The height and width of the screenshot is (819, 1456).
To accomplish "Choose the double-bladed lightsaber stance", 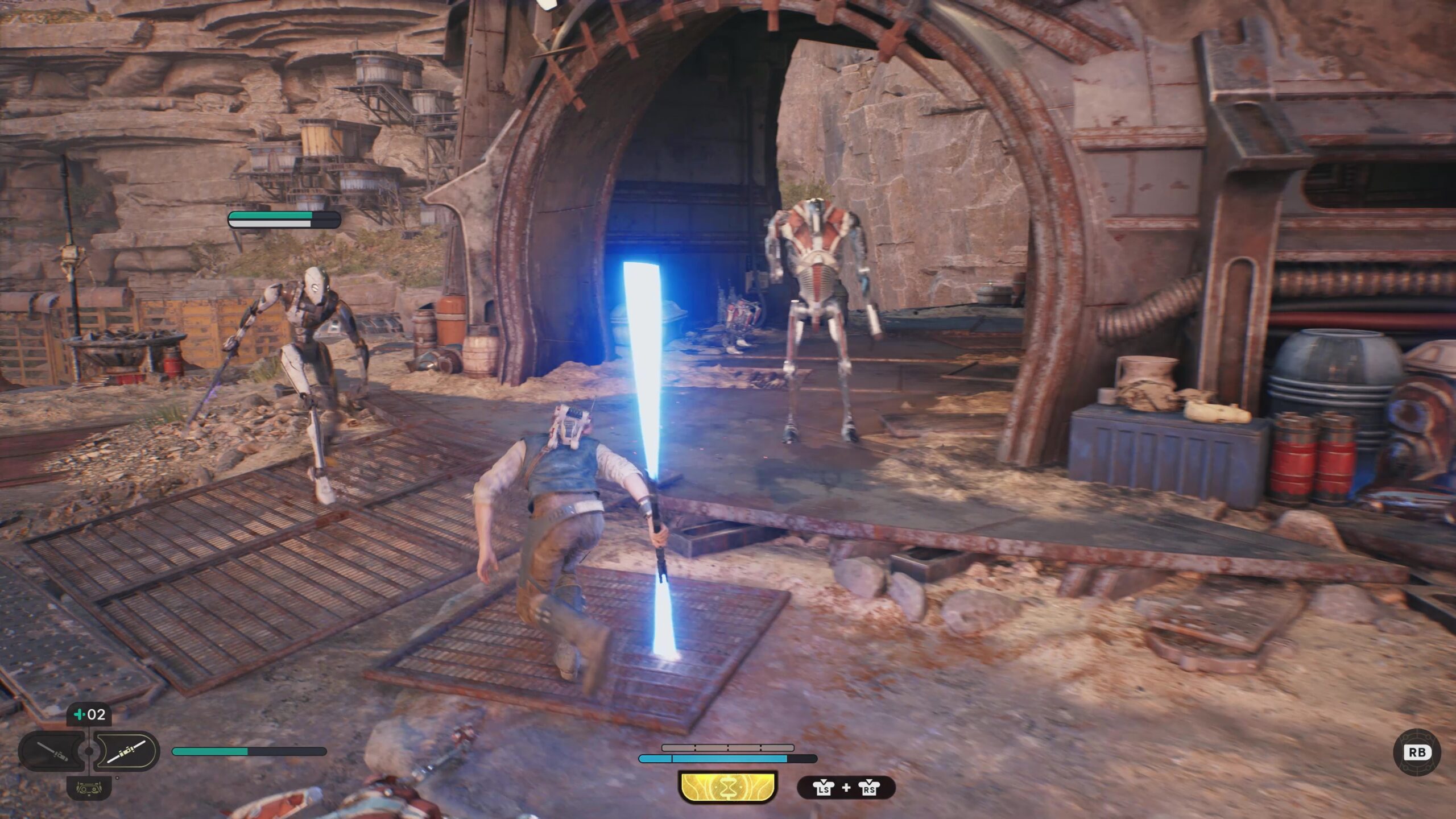I will pyautogui.click(x=126, y=751).
